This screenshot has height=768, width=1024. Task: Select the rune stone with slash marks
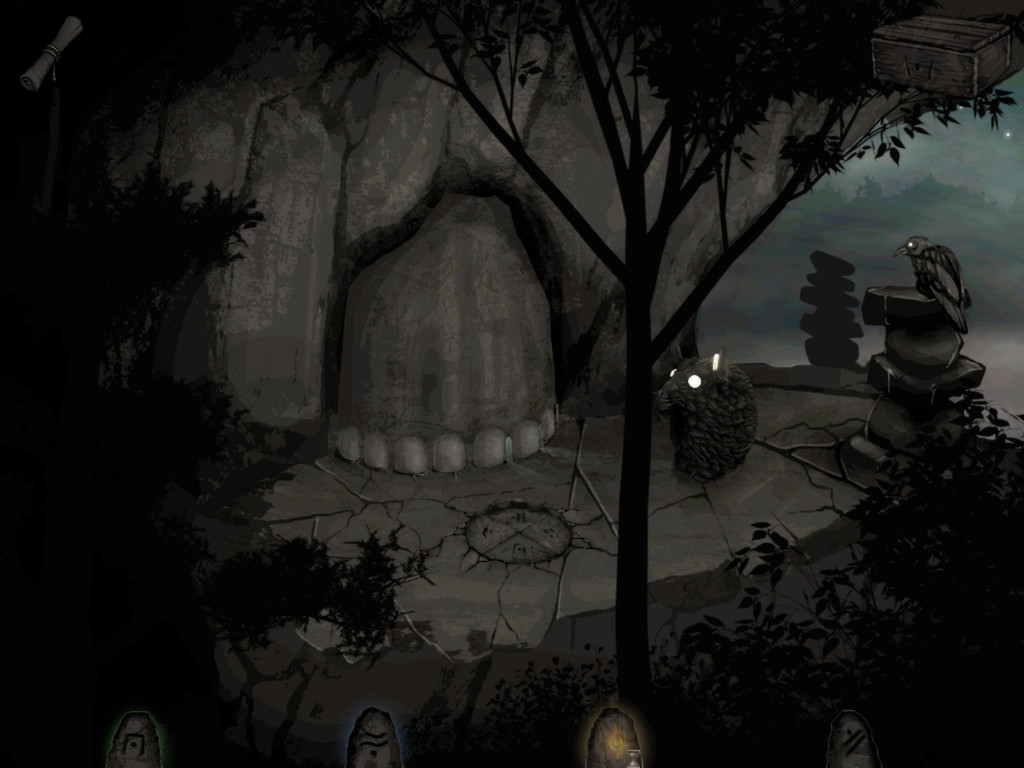[x=852, y=742]
